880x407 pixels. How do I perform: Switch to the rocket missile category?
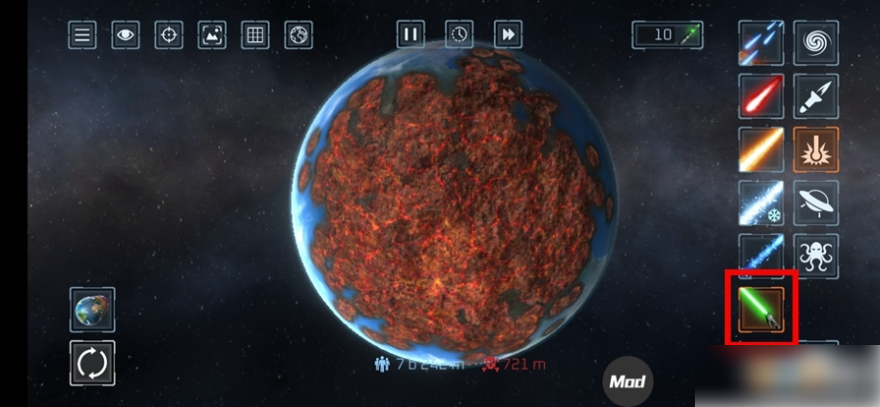coord(816,97)
